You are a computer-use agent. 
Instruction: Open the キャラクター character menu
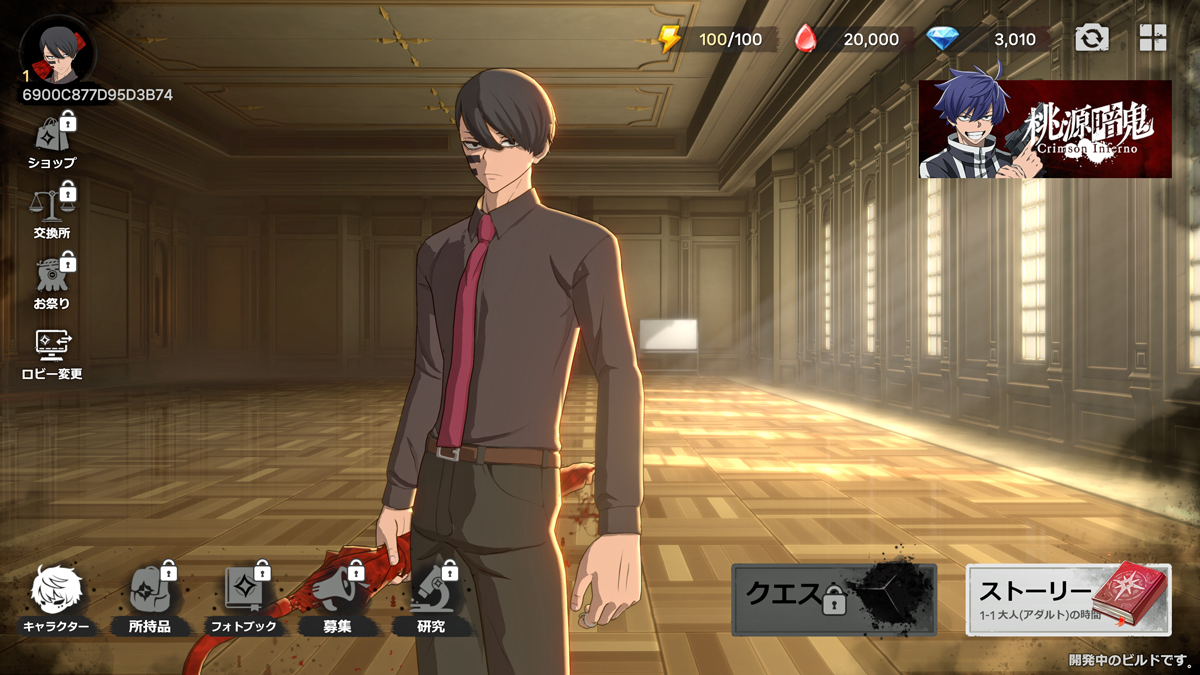56,598
